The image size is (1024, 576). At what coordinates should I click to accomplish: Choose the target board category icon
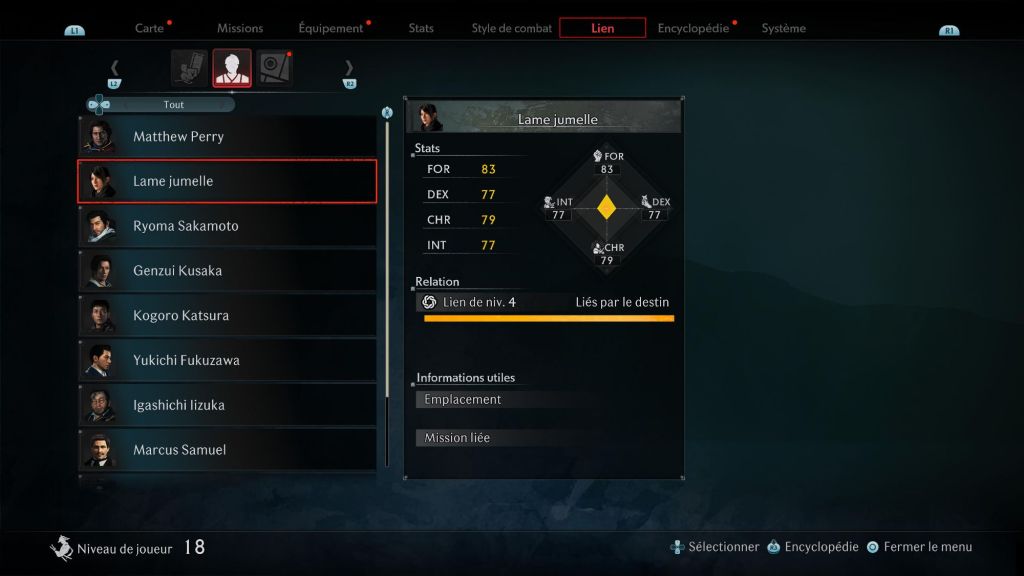pos(274,68)
